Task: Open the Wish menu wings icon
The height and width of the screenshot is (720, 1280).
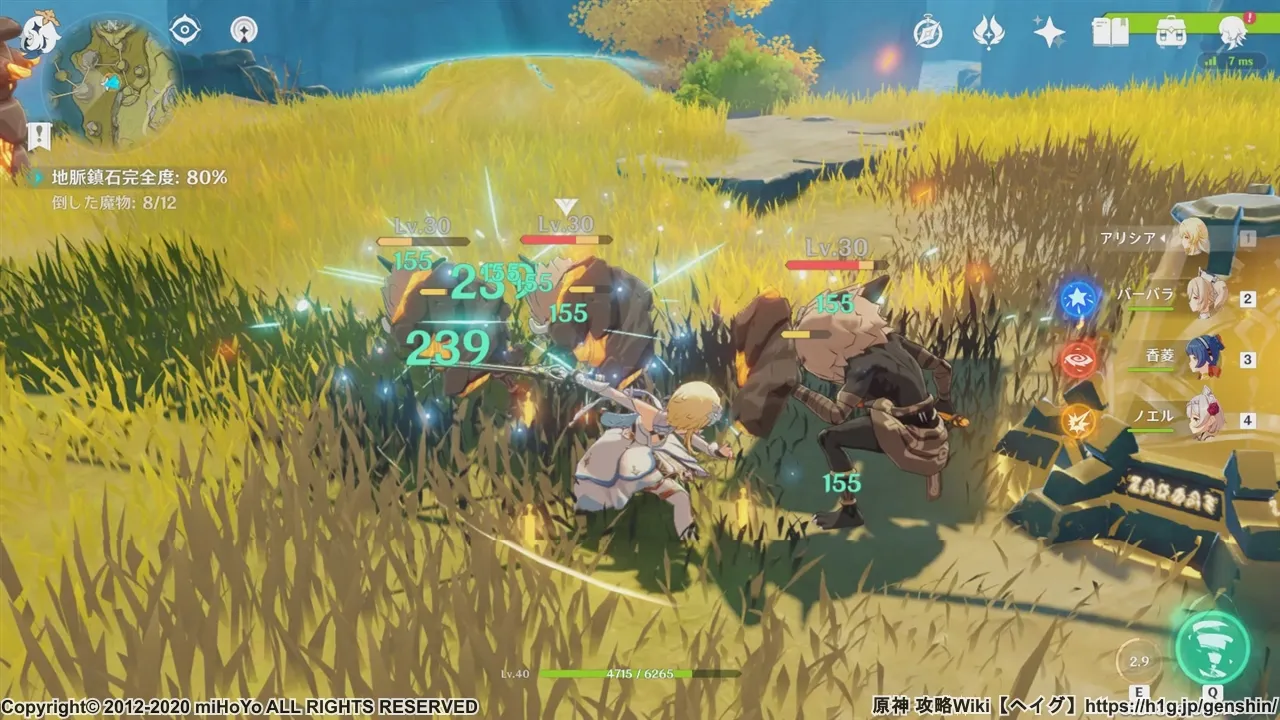Action: [988, 33]
